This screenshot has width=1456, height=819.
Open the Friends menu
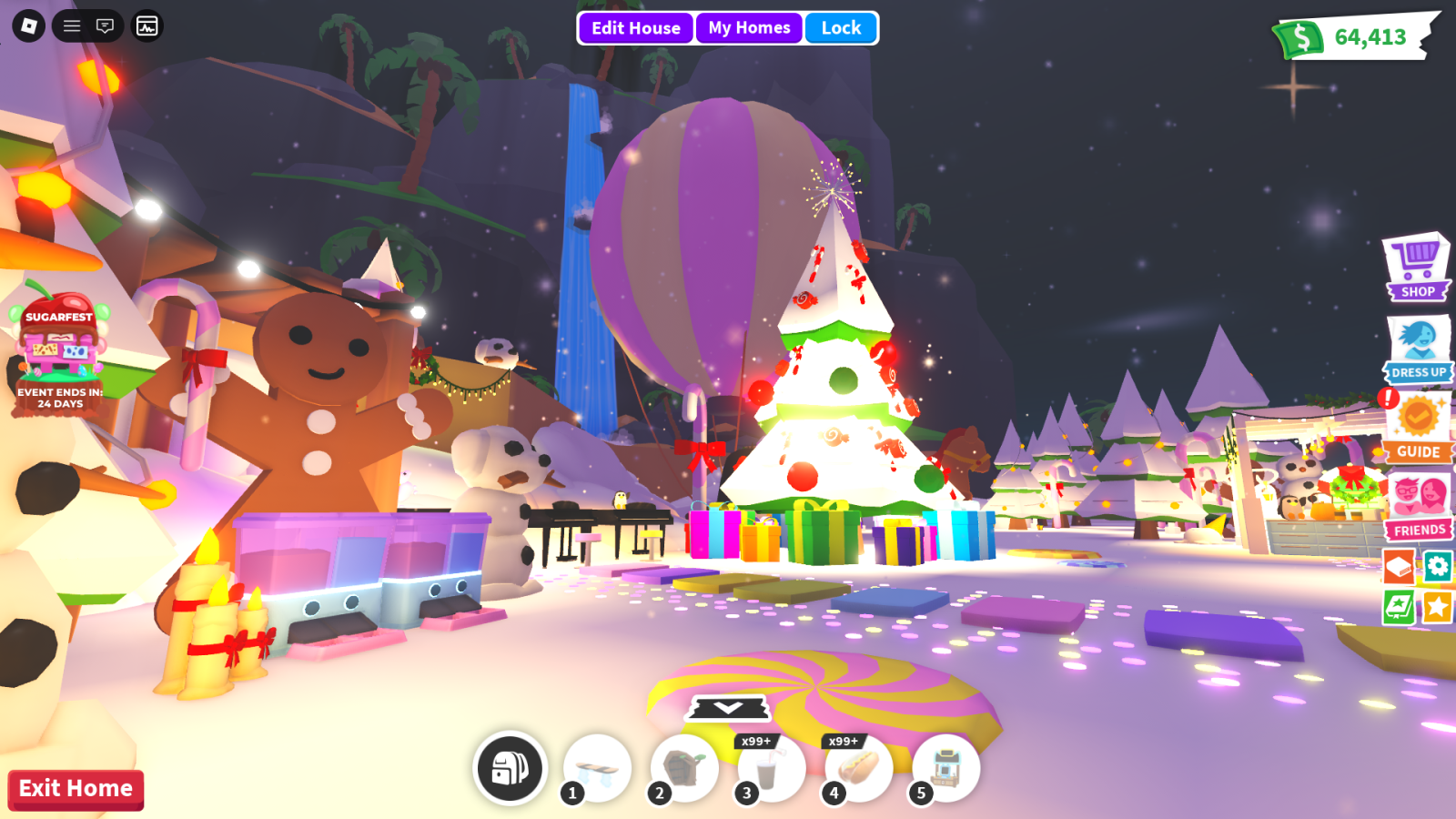(1419, 506)
